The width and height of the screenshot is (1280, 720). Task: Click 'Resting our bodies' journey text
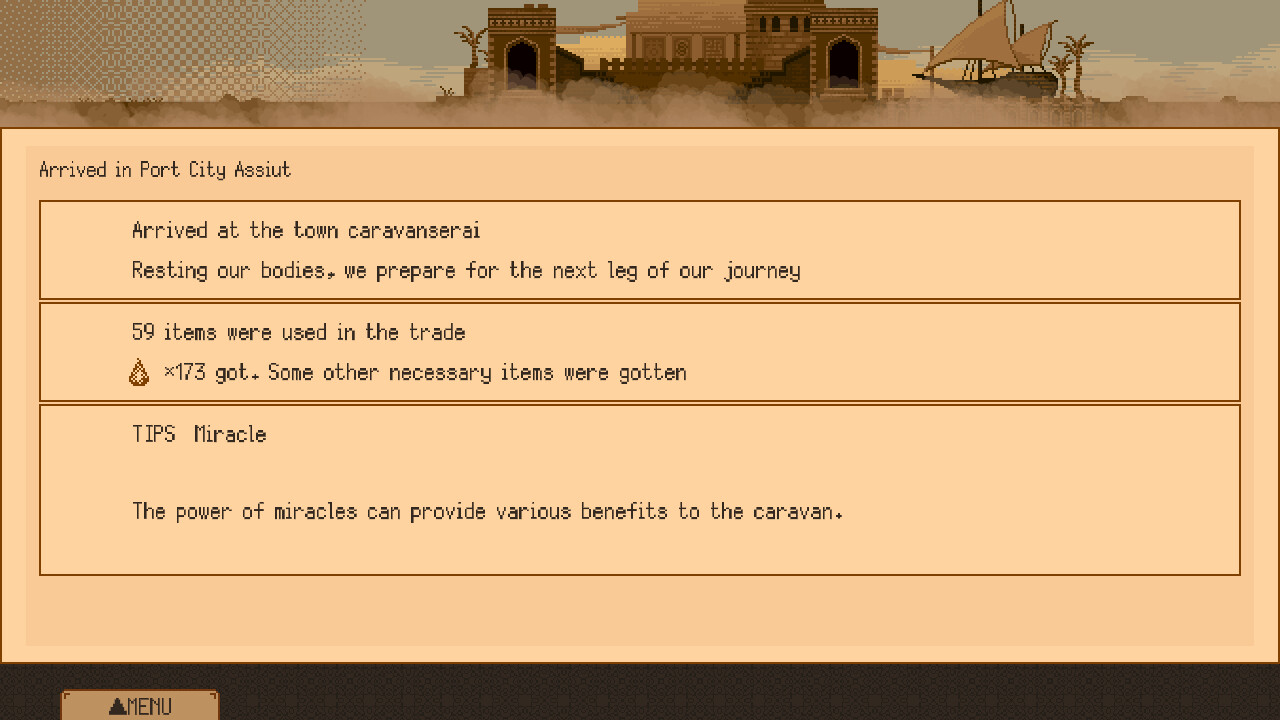(x=466, y=270)
